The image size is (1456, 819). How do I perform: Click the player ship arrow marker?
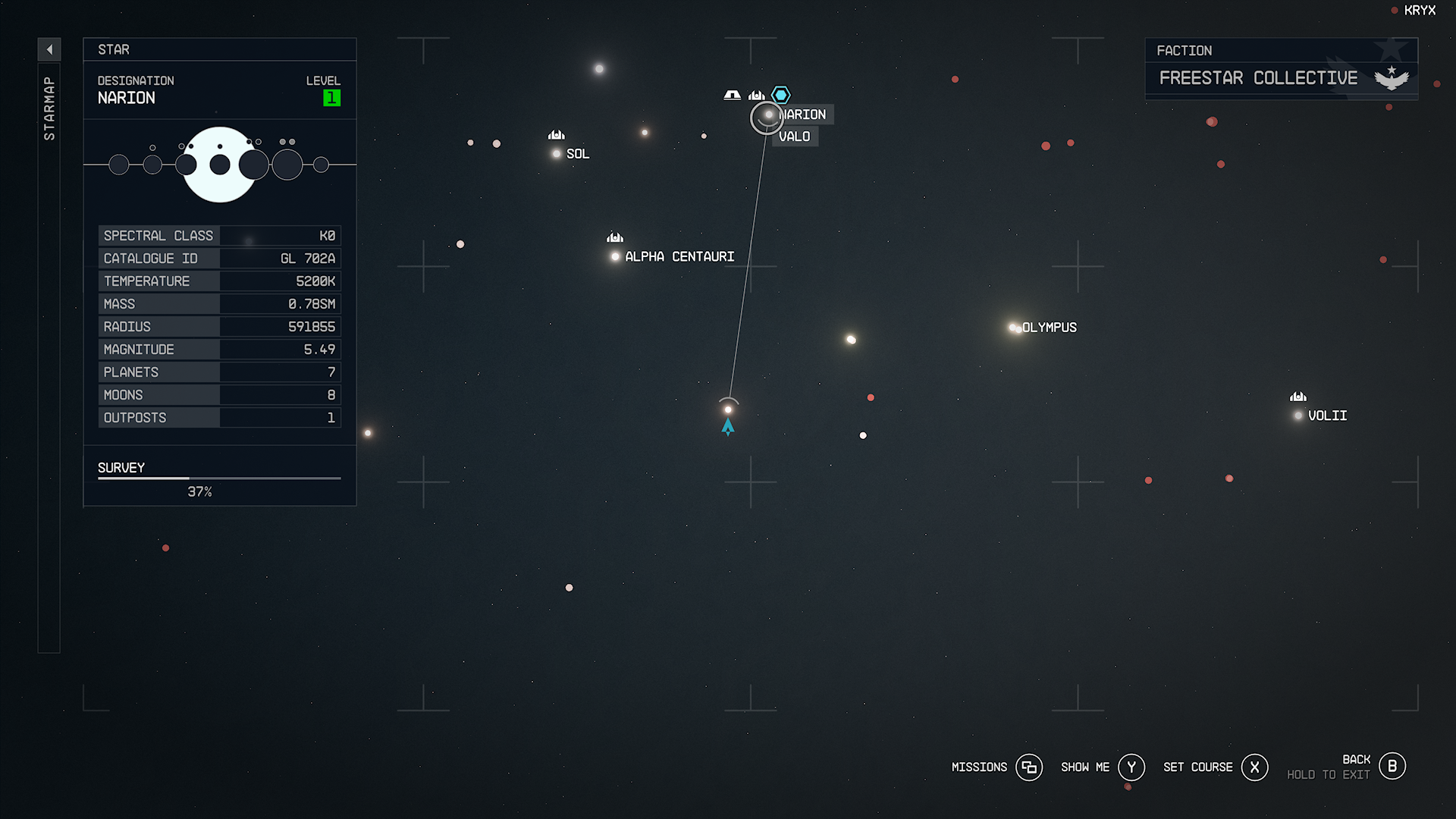[728, 426]
